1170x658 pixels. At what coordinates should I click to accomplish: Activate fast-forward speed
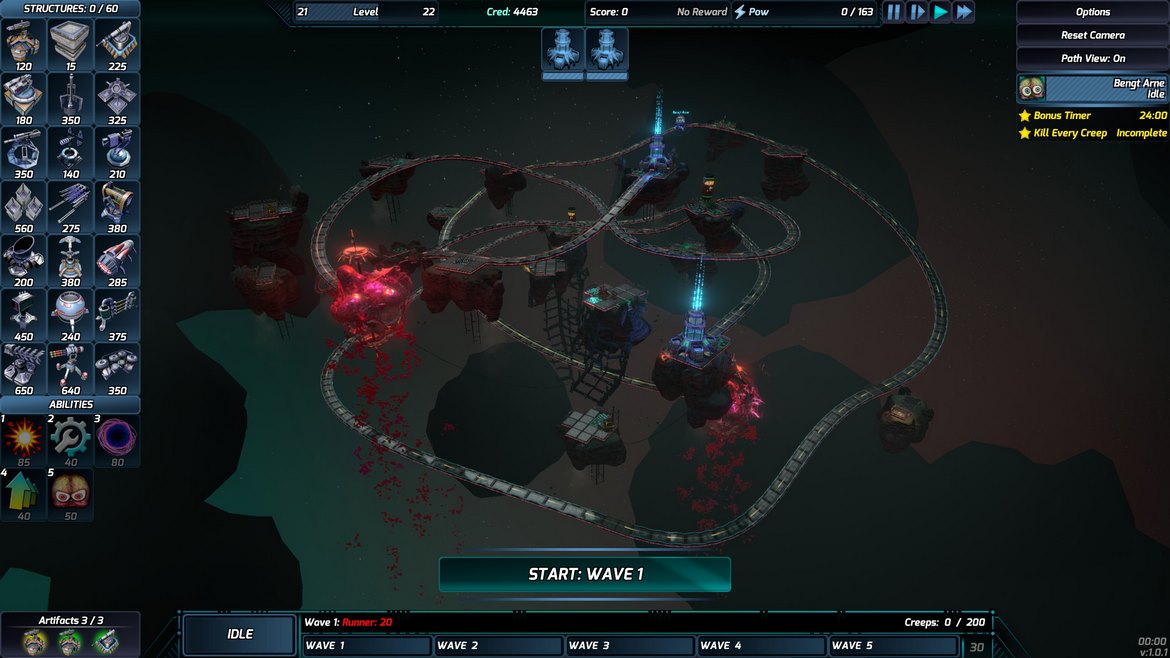(x=964, y=12)
